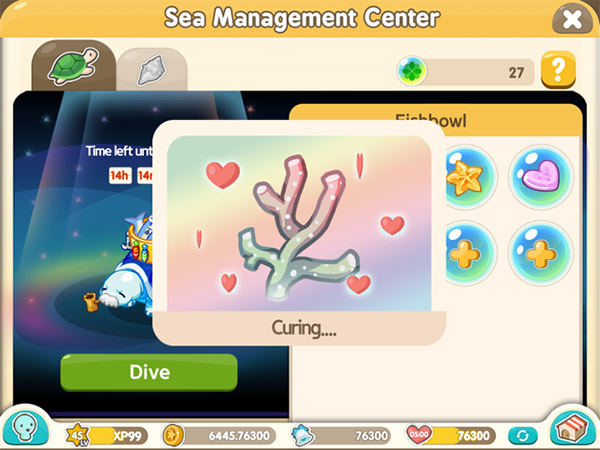Close the Sea Management Center window
The width and height of the screenshot is (600, 450).
571,19
